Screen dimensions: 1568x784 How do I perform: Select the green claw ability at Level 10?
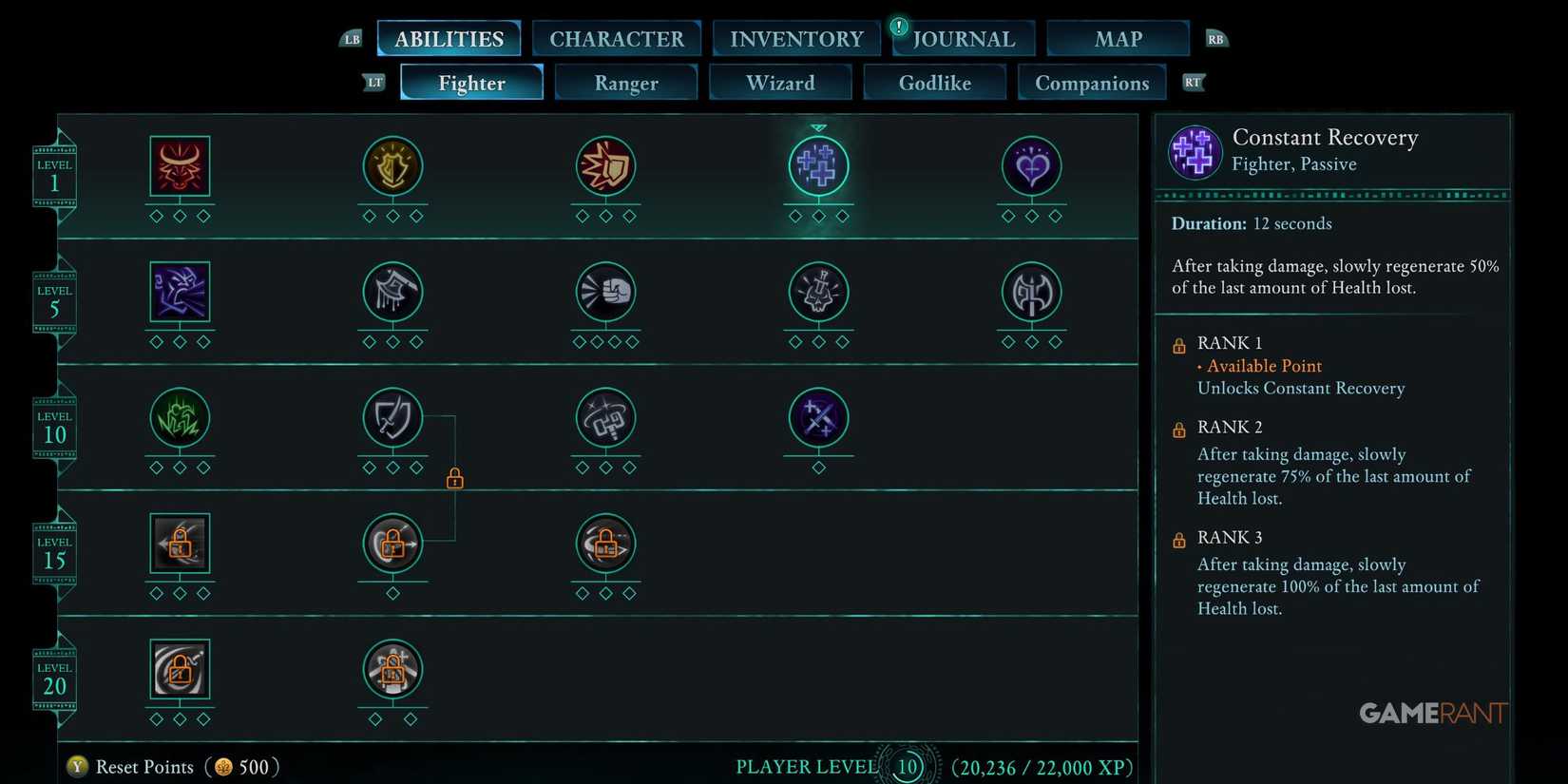180,418
